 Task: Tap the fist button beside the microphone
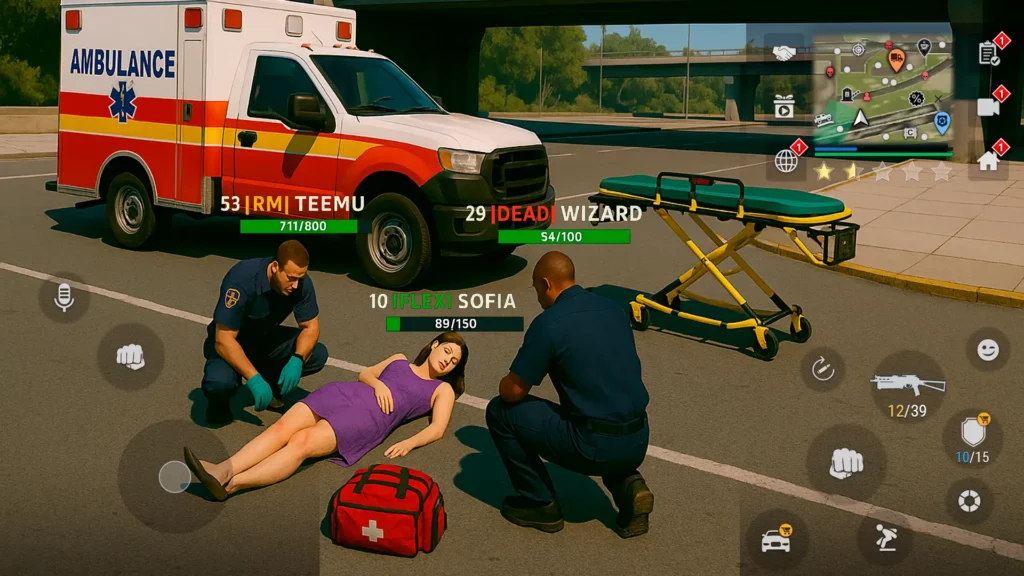(x=130, y=356)
